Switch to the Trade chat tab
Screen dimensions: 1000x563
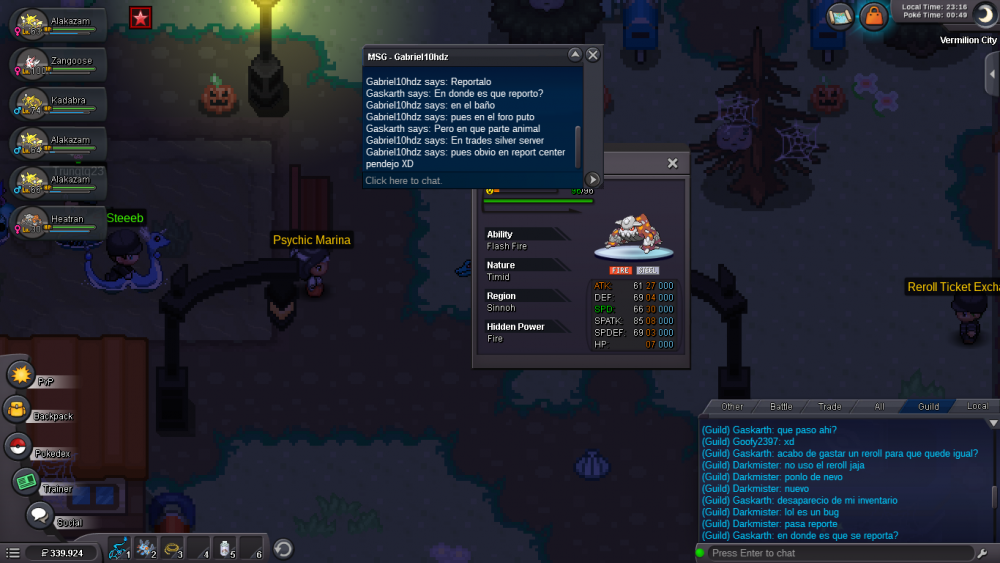pyautogui.click(x=830, y=407)
